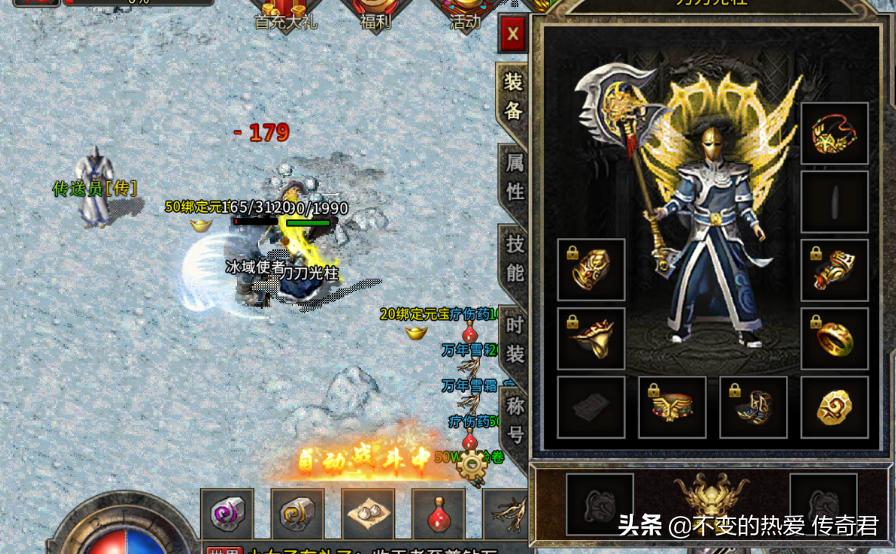Click the equipped boots slot
This screenshot has width=896, height=554.
[x=753, y=407]
